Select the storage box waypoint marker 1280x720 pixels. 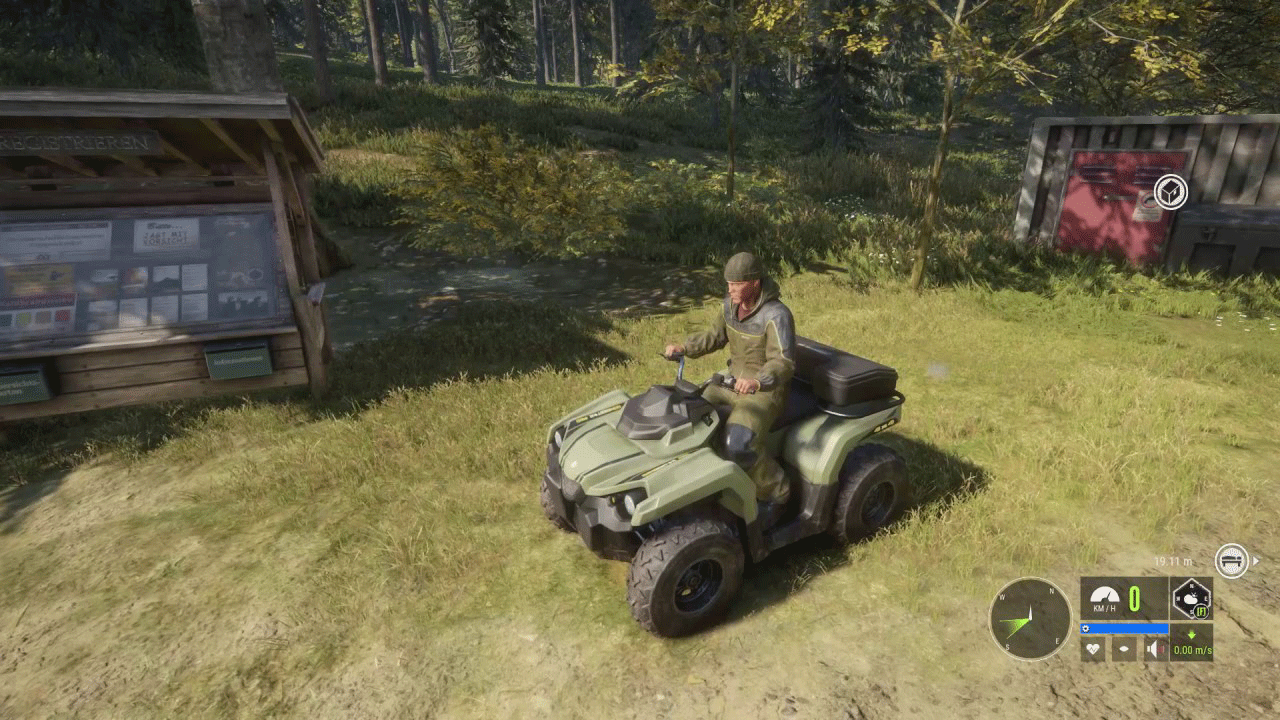tap(1170, 191)
